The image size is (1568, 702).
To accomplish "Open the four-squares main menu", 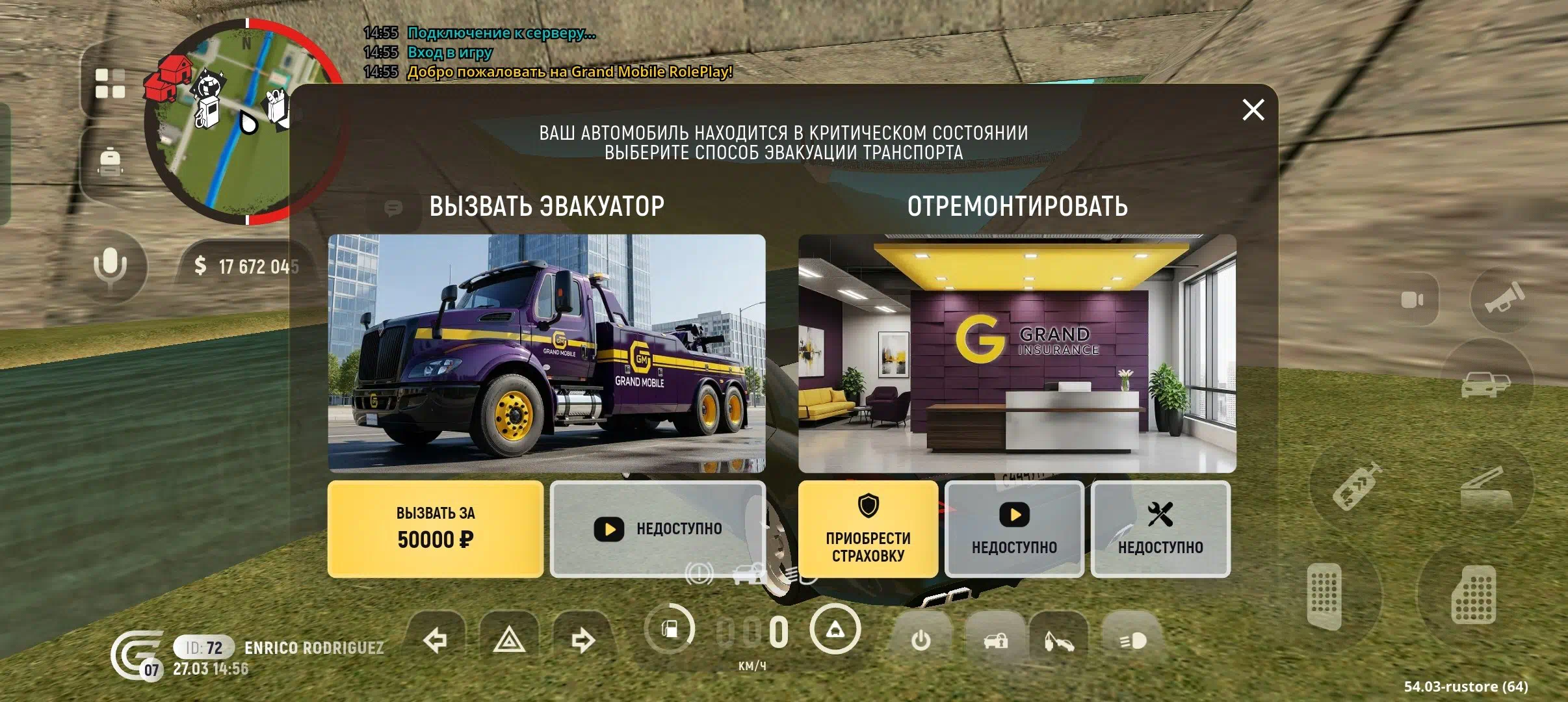I will [x=110, y=84].
